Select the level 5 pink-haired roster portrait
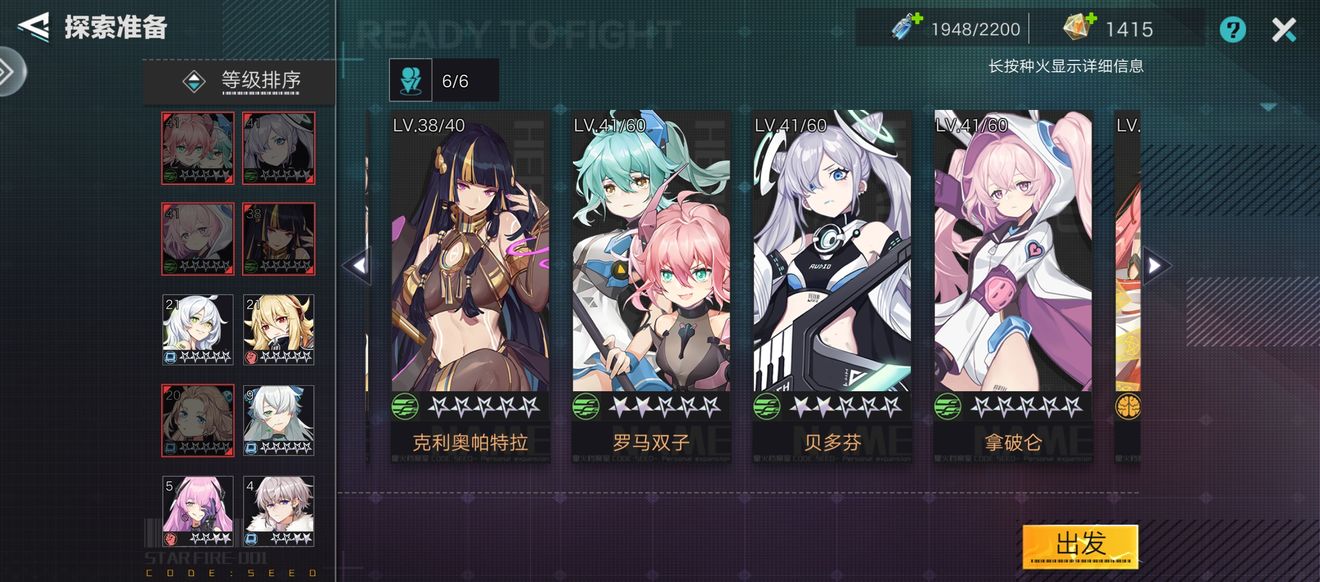This screenshot has width=1320, height=582. click(198, 510)
